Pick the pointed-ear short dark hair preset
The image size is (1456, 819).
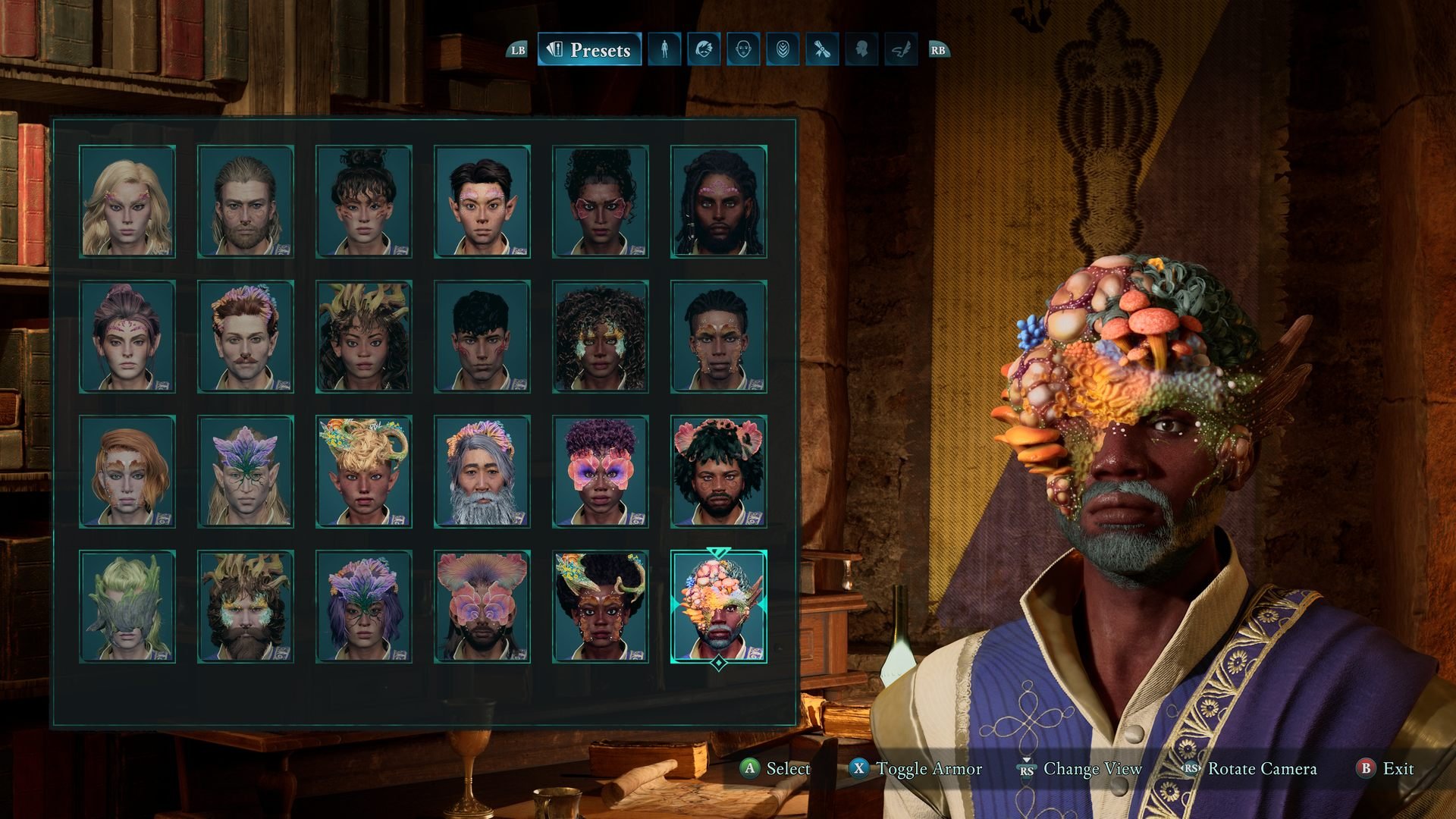[x=482, y=202]
